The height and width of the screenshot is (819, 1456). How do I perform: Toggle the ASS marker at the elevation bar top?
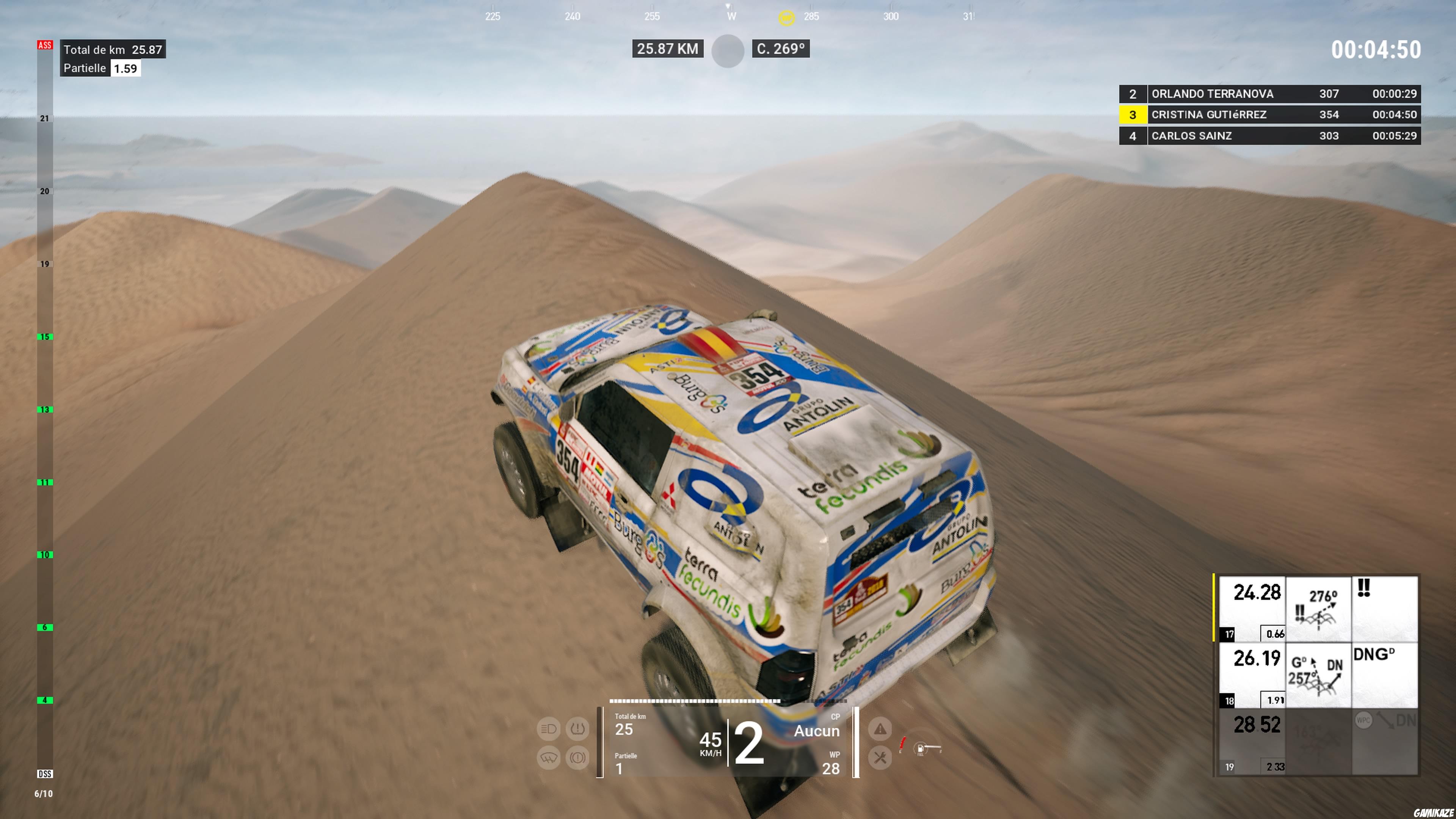(45, 46)
